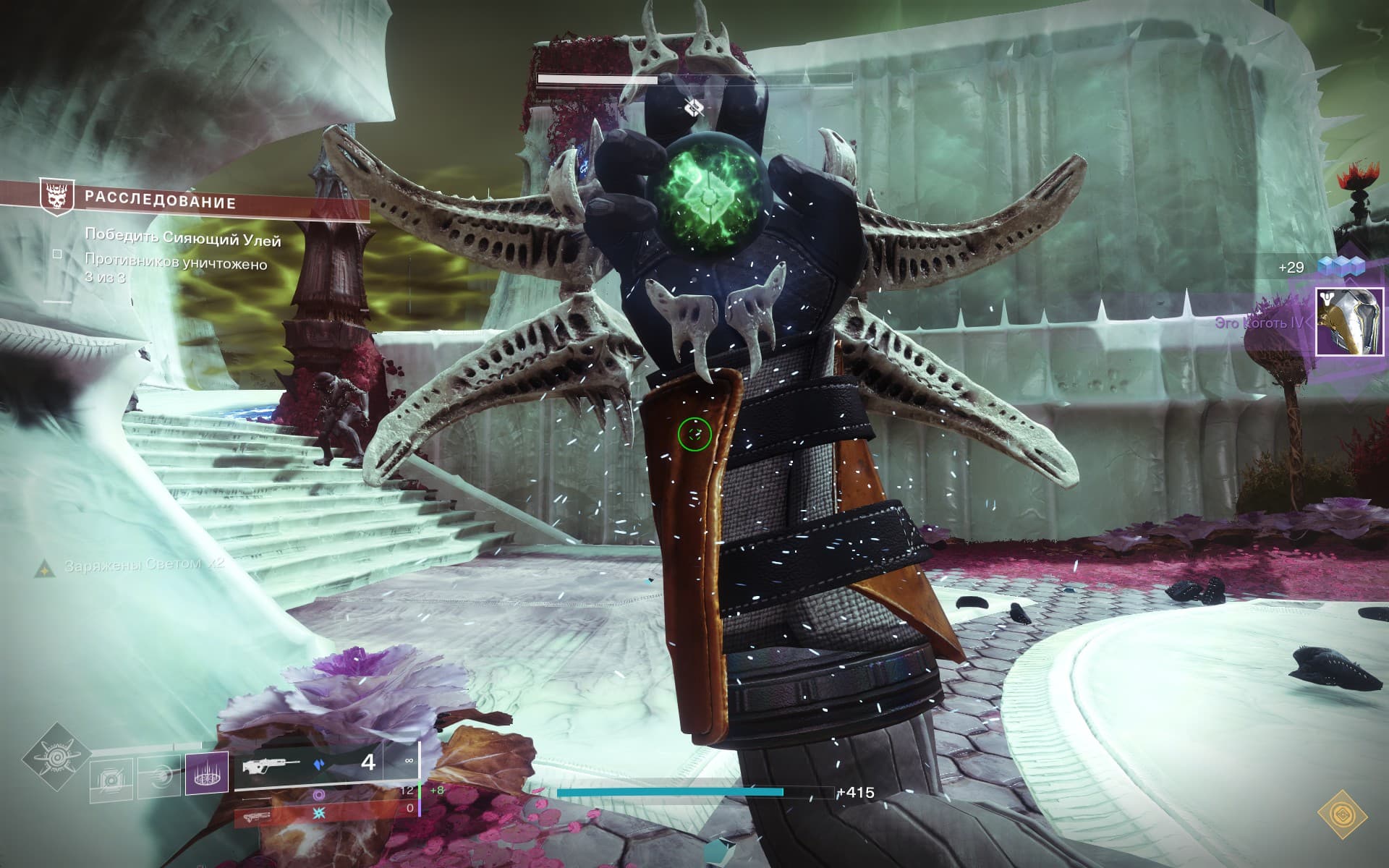Select the grenade ability icon
1389x868 pixels.
[111, 778]
